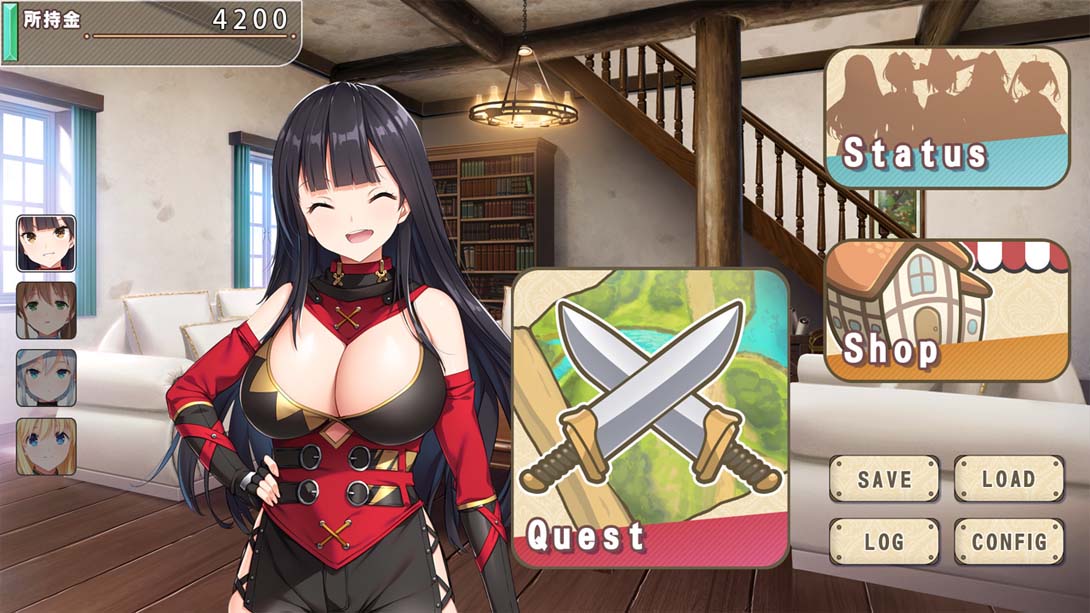Choose the brown-haired girl portrait
Viewport: 1090px width, 613px height.
coord(46,310)
